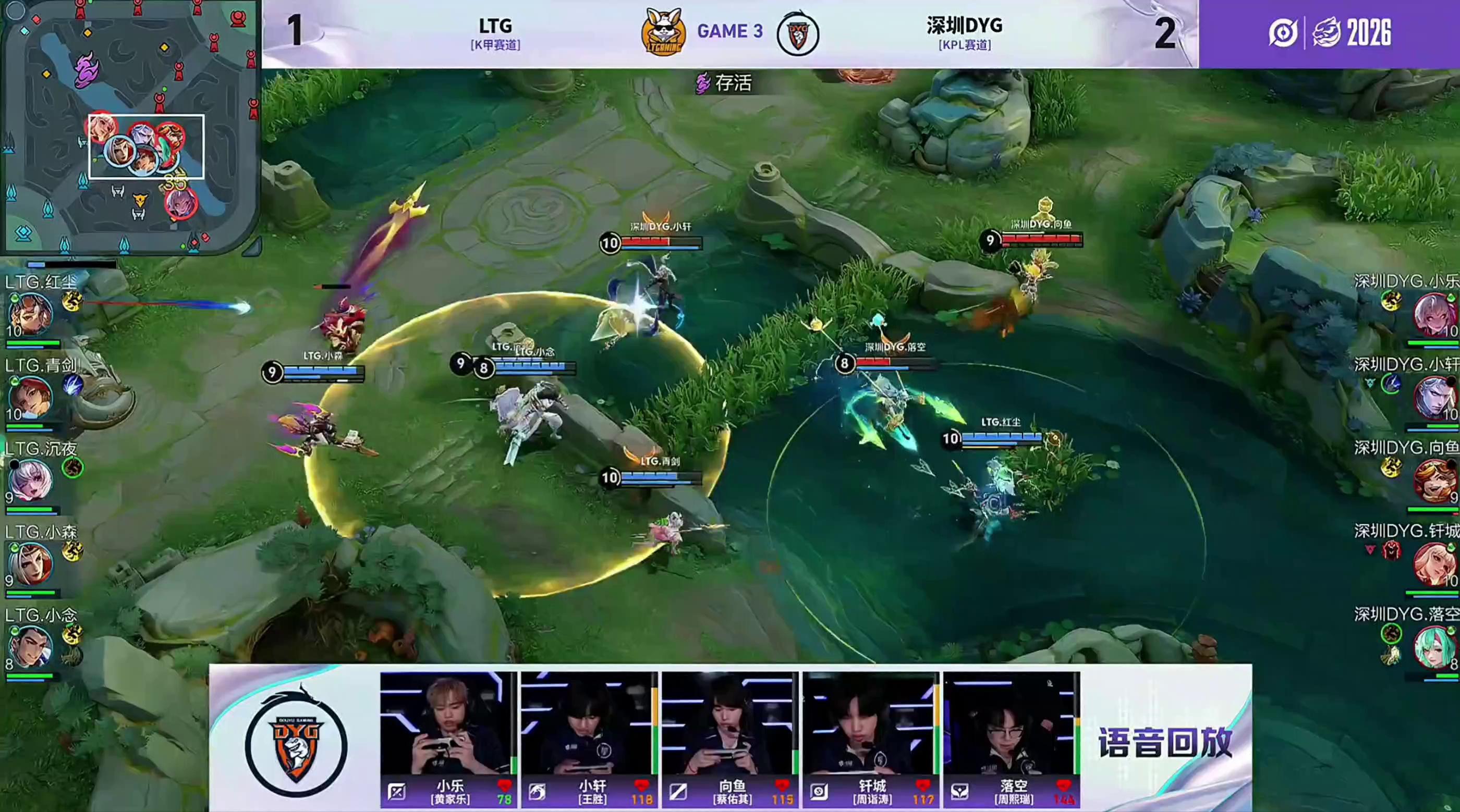
Task: Open 小轩 (王胜) player webcam feed
Action: pyautogui.click(x=588, y=723)
